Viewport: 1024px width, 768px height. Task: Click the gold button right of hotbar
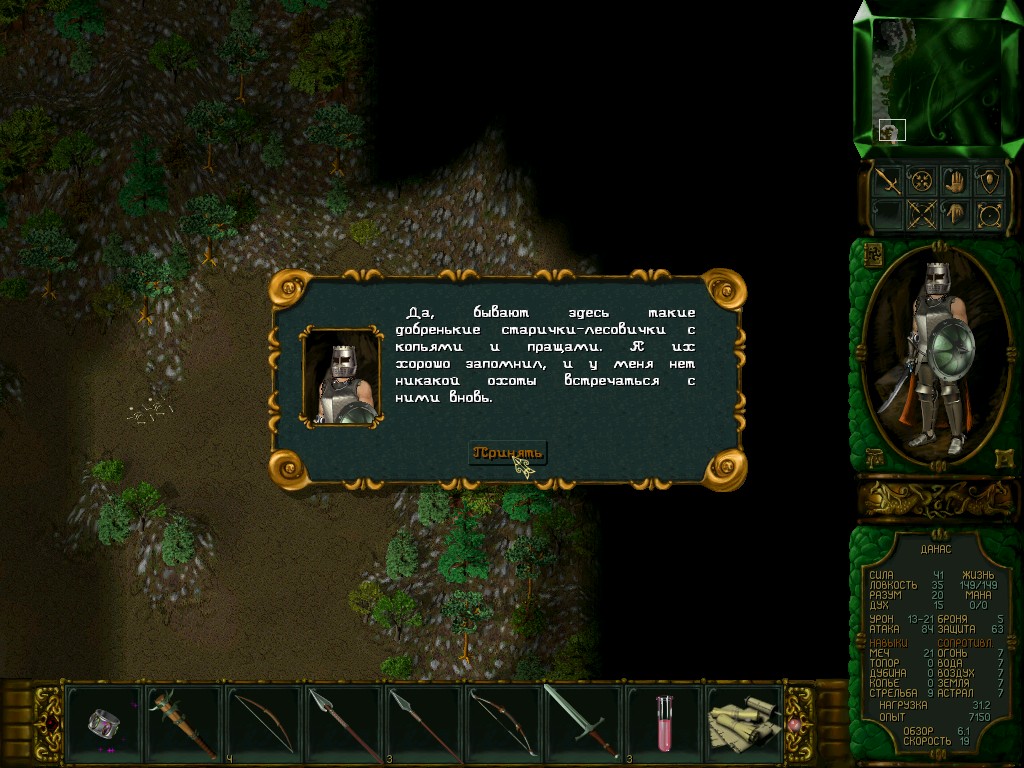tap(797, 721)
